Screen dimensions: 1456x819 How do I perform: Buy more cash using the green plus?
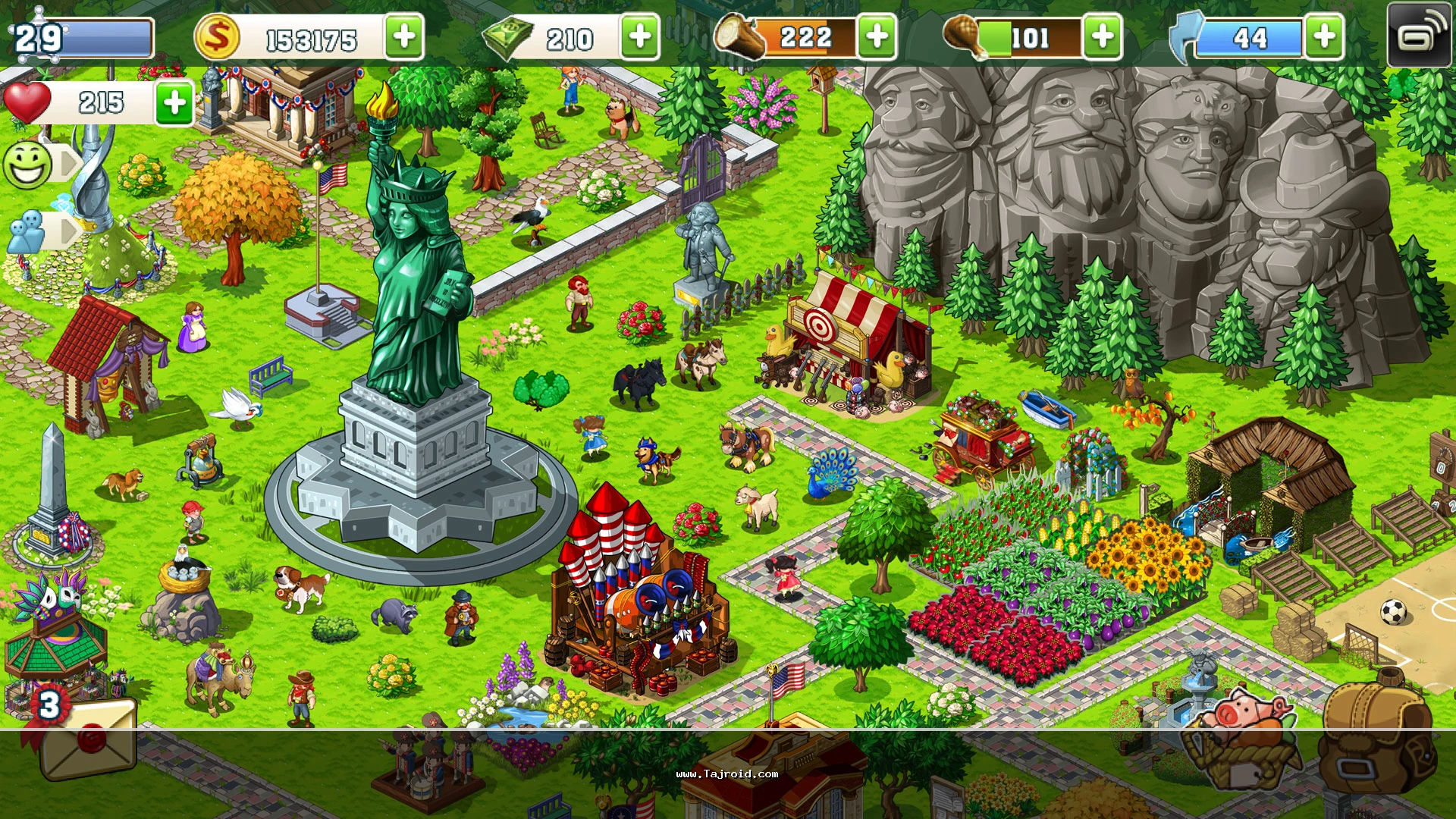click(x=640, y=36)
